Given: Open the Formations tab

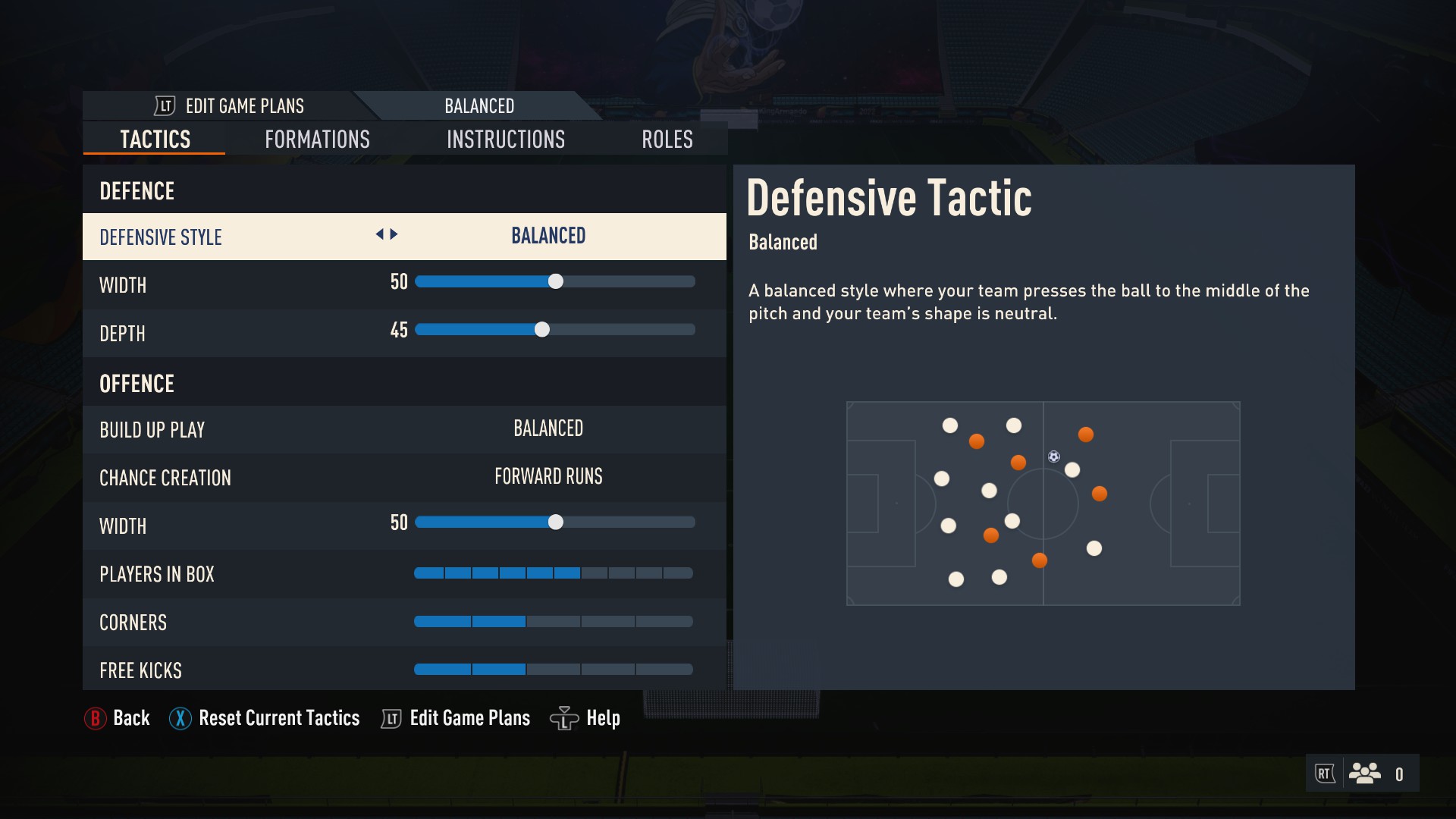Looking at the screenshot, I should pos(317,140).
